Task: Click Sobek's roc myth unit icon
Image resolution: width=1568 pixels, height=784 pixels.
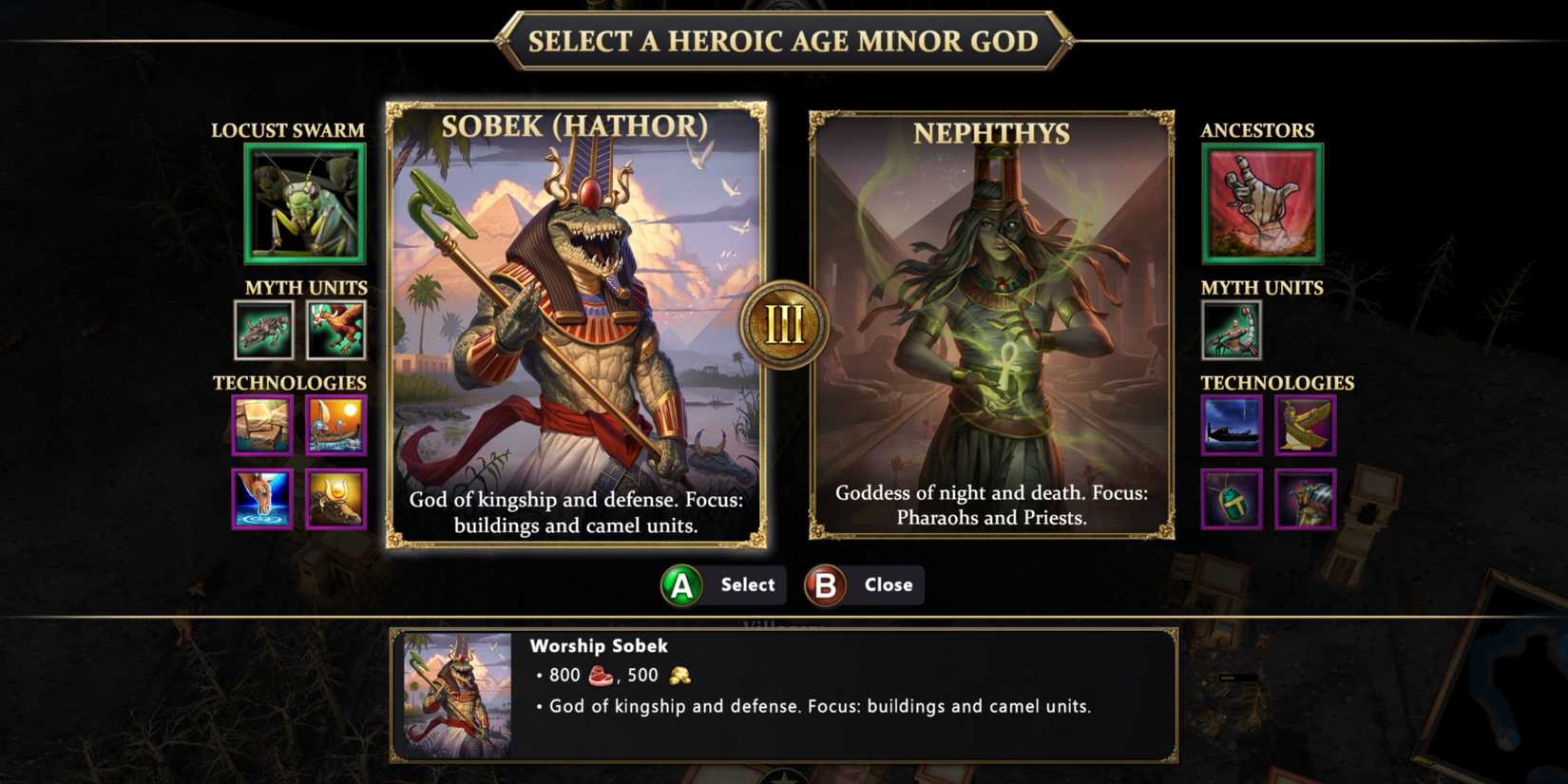Action: pyautogui.click(x=337, y=330)
